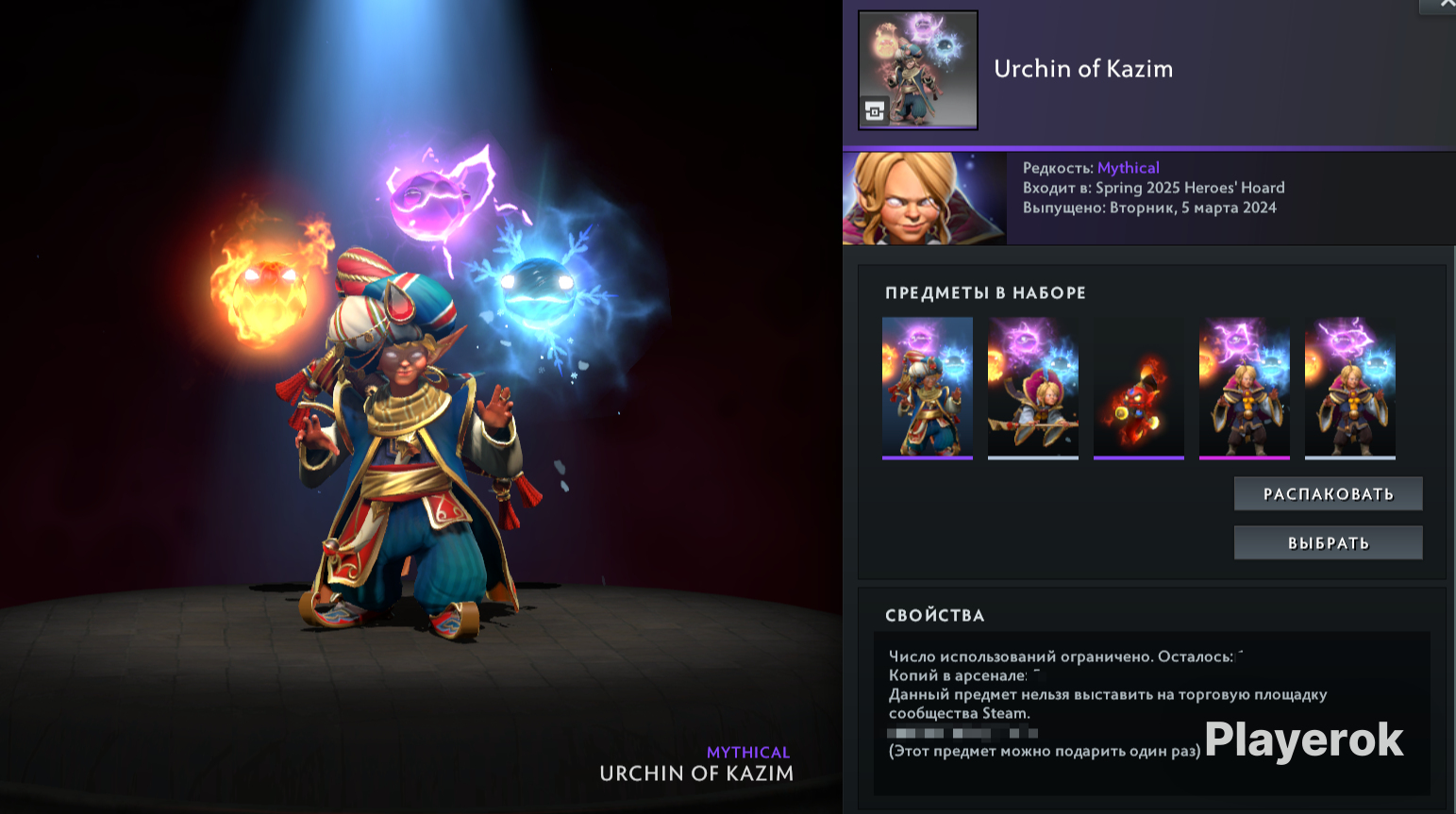The width and height of the screenshot is (1456, 814).
Task: Expand the СВОЙСТВА section
Action: [936, 615]
